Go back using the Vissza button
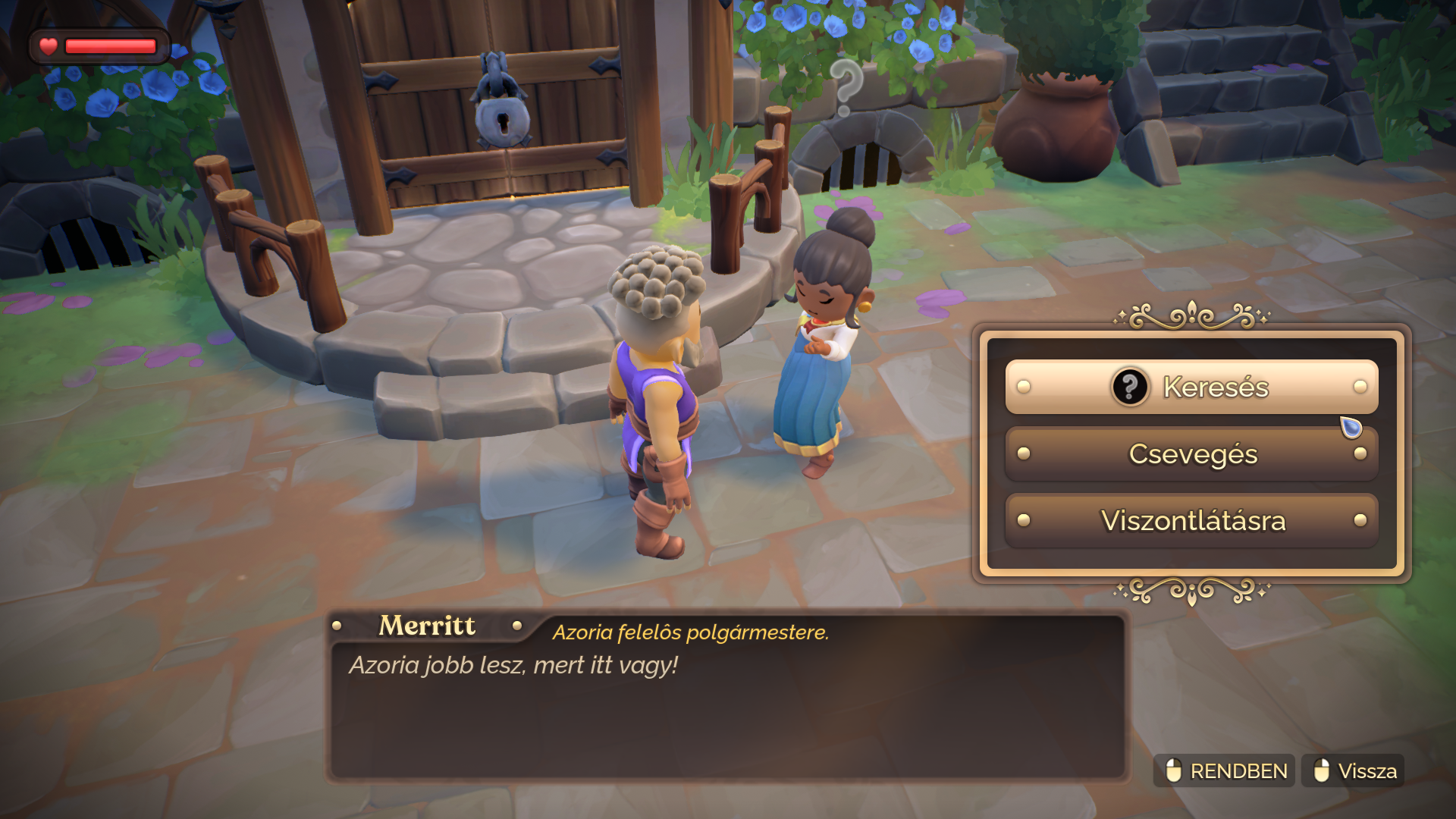This screenshot has height=819, width=1456. click(x=1353, y=770)
